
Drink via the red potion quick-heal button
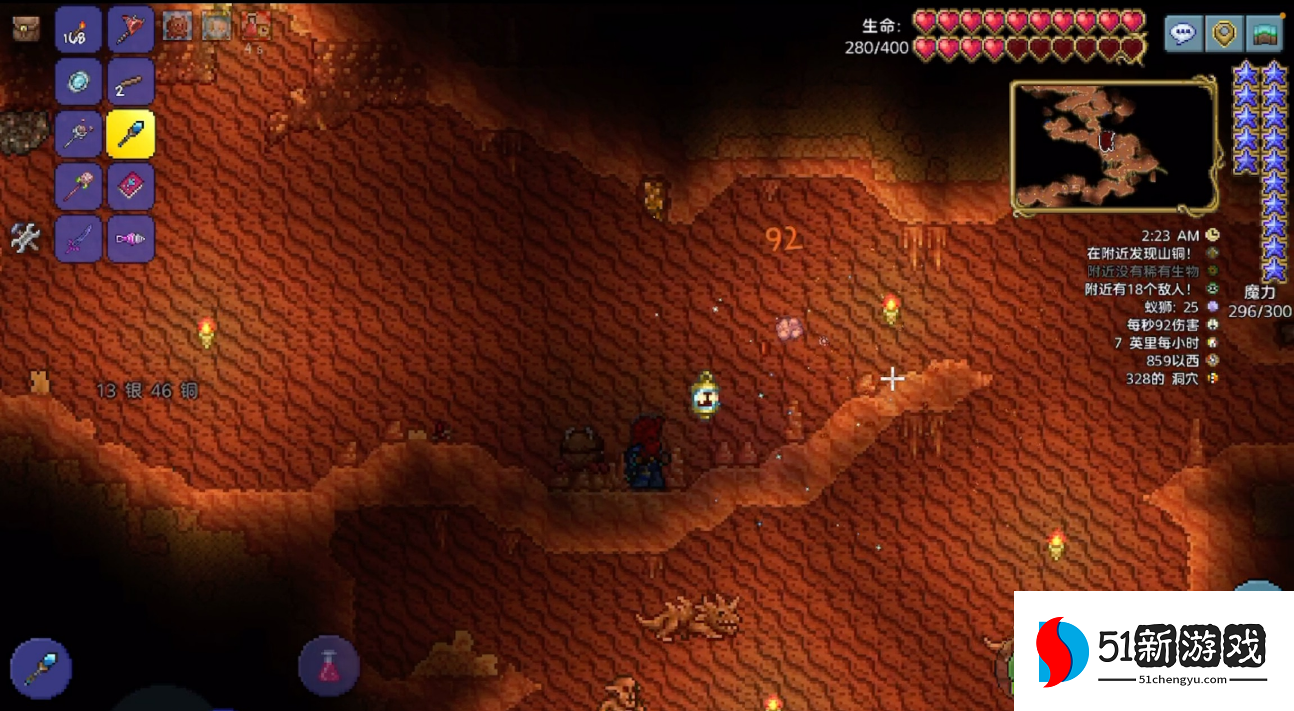coord(329,665)
